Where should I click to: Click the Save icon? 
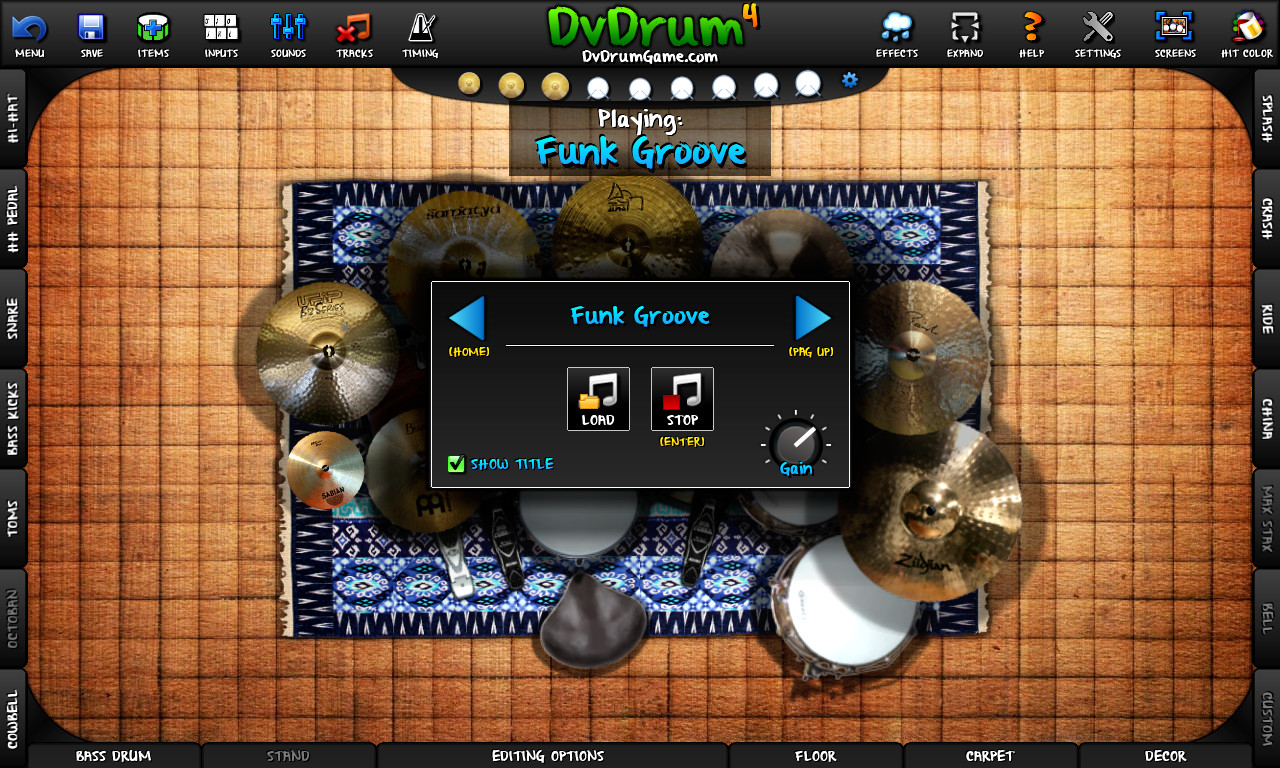[x=91, y=30]
